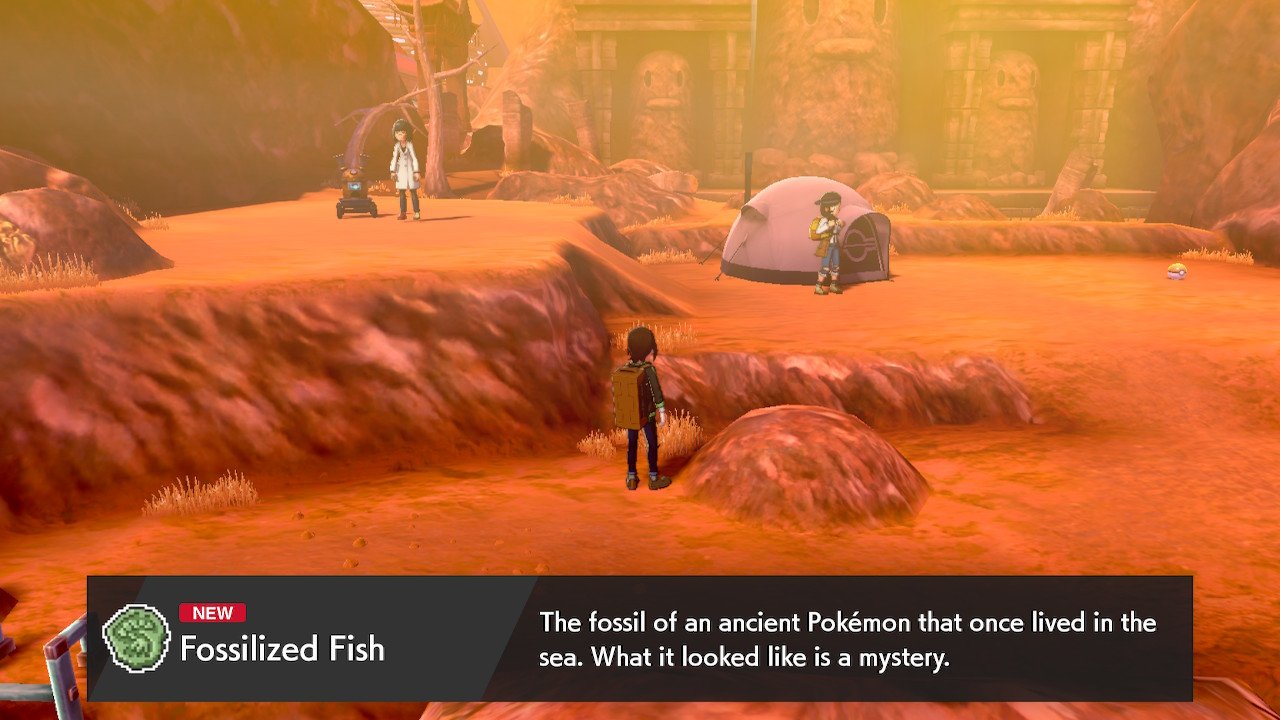Click the Fossilized Fish item icon
The height and width of the screenshot is (720, 1280).
(137, 638)
